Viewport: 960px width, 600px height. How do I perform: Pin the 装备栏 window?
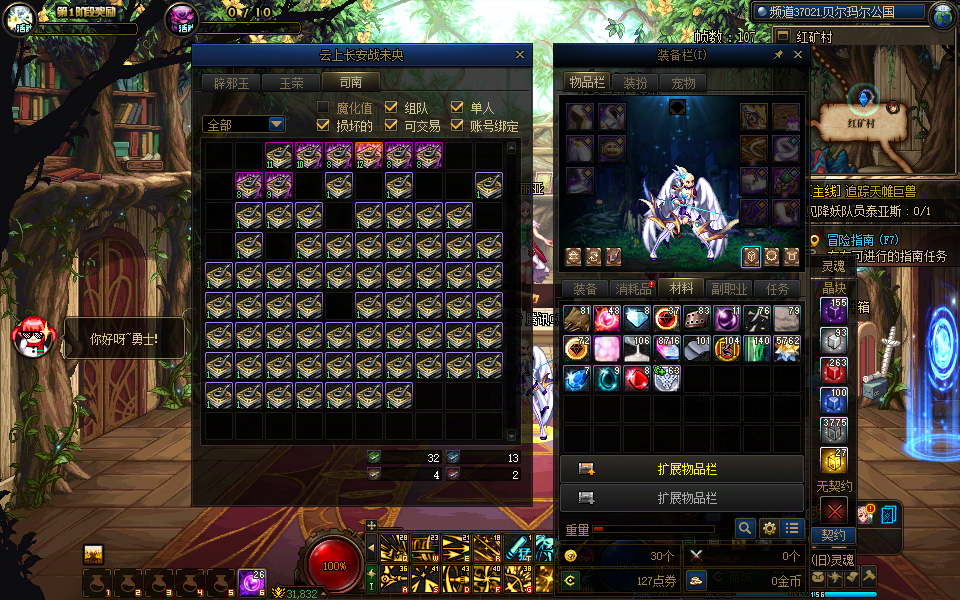click(779, 56)
